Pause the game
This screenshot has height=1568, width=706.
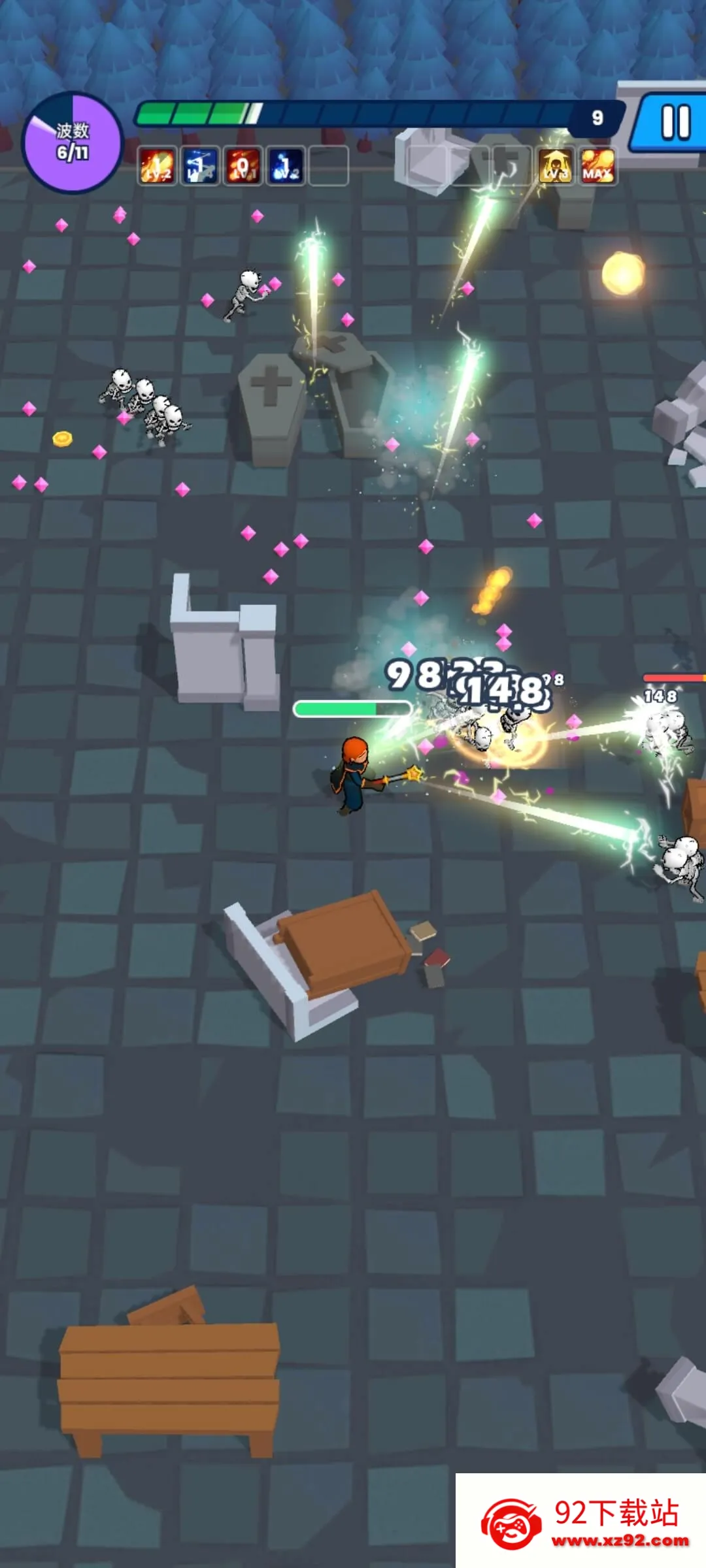tap(675, 122)
